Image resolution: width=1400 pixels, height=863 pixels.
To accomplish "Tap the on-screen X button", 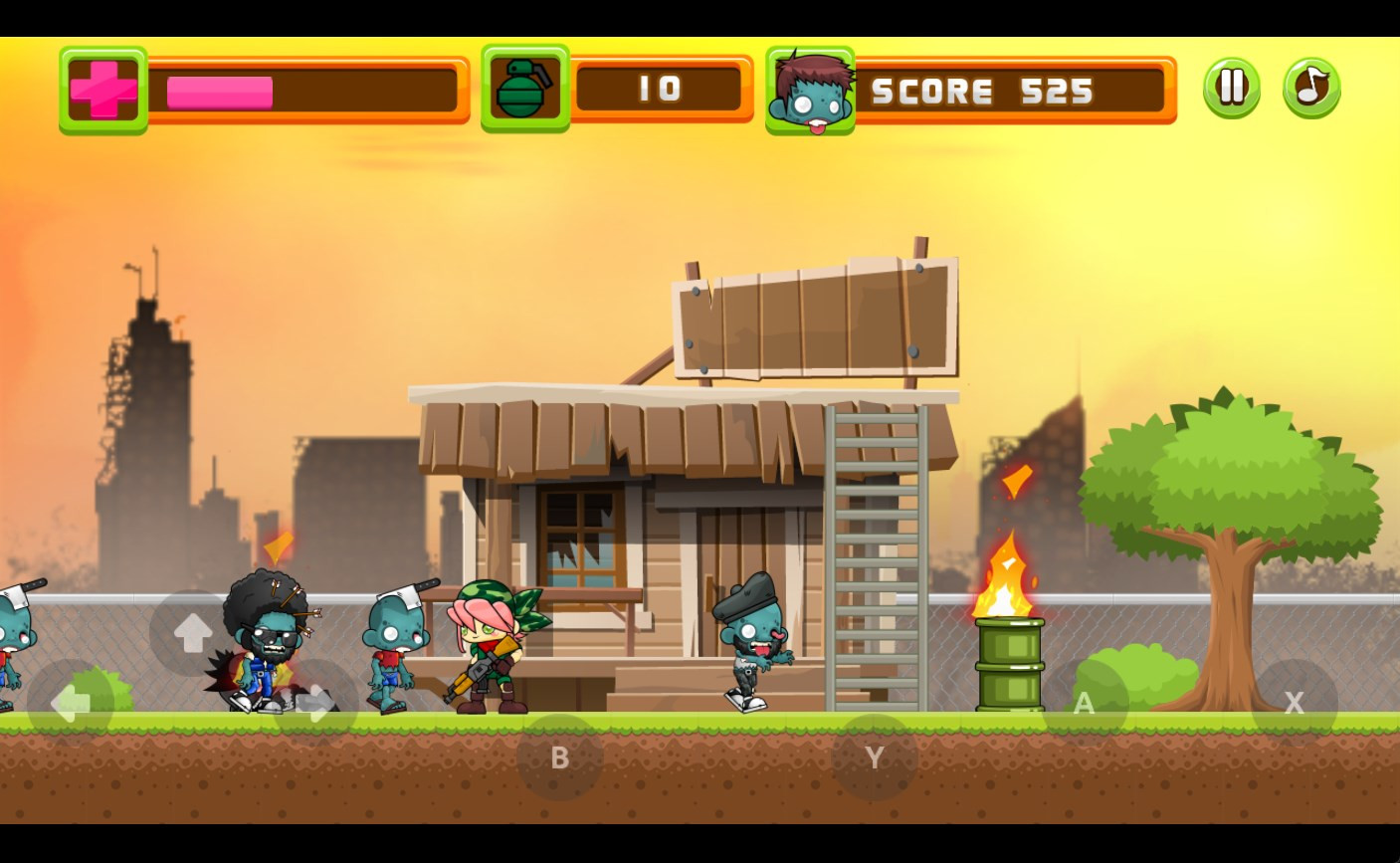I will 1294,703.
